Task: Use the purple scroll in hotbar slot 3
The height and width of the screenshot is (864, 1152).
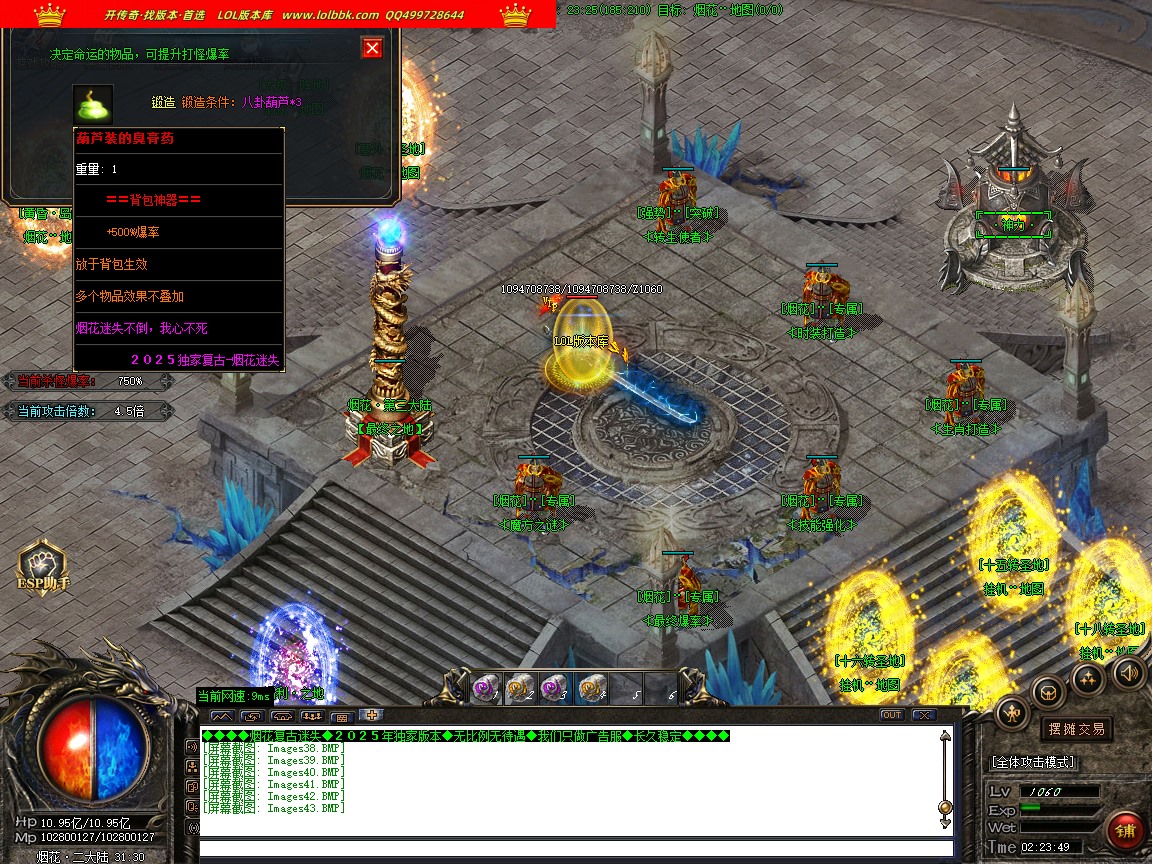Action: [x=555, y=688]
